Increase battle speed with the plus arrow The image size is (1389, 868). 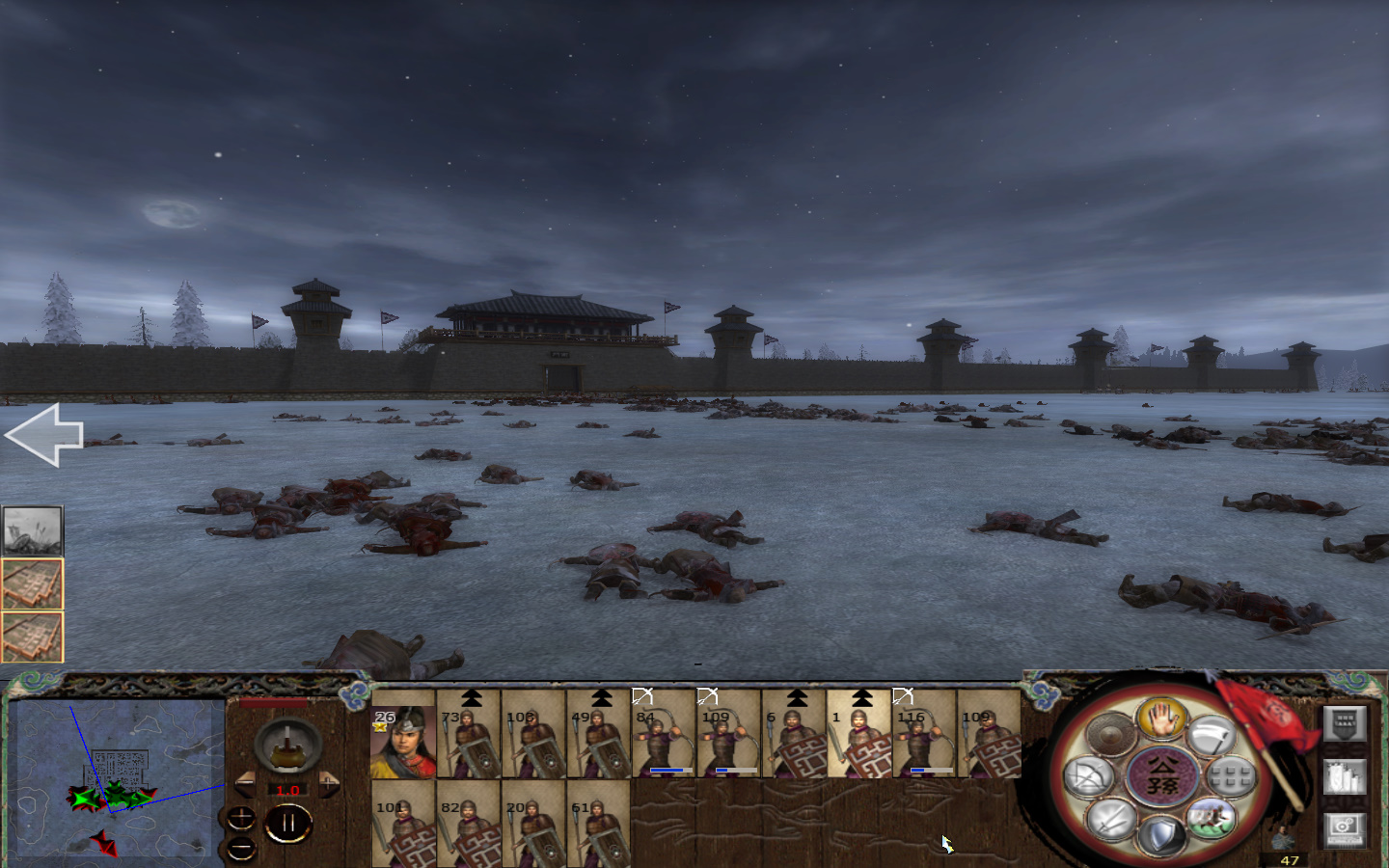(x=328, y=784)
